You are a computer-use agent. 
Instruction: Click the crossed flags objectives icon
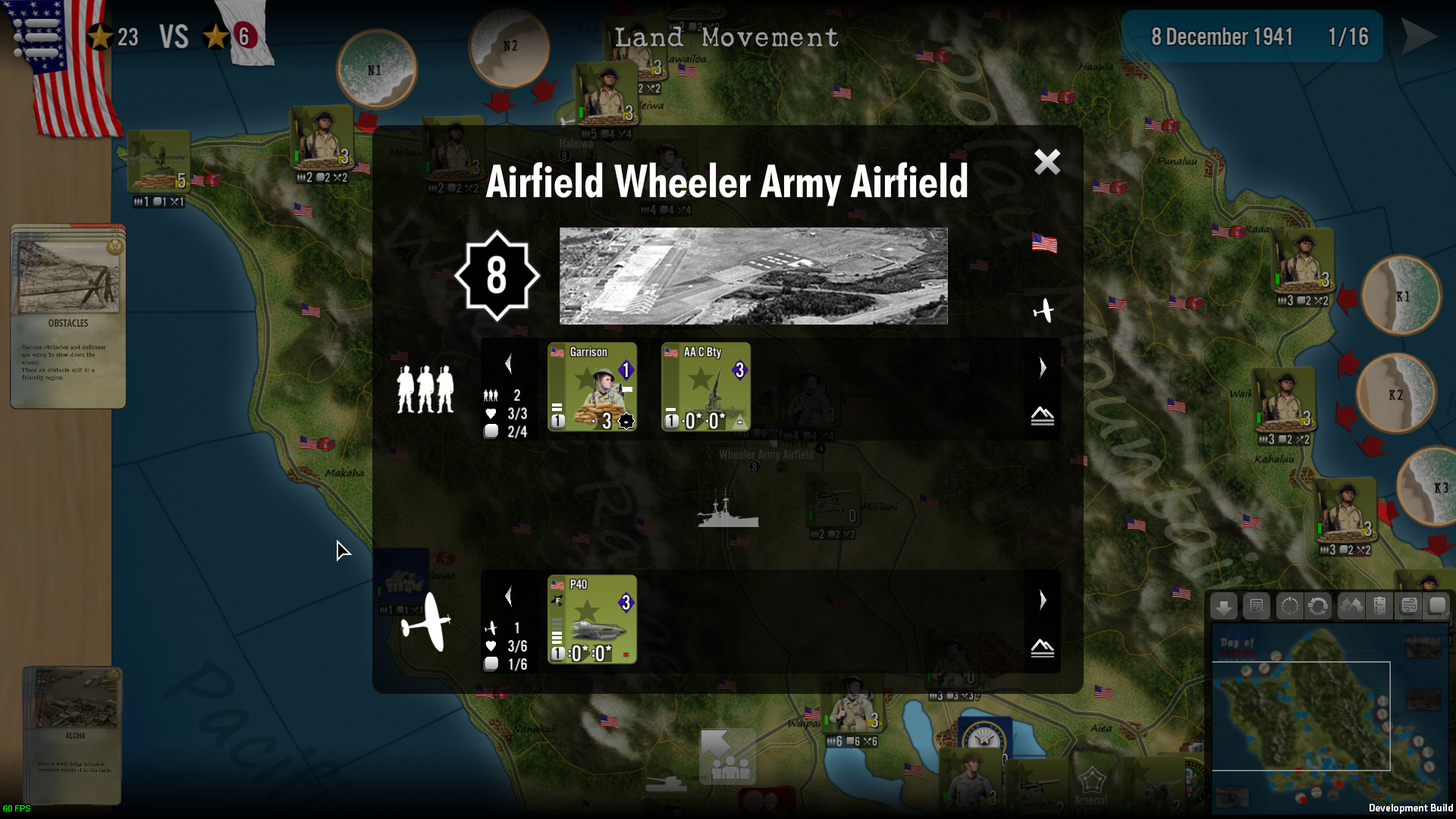(x=1351, y=607)
